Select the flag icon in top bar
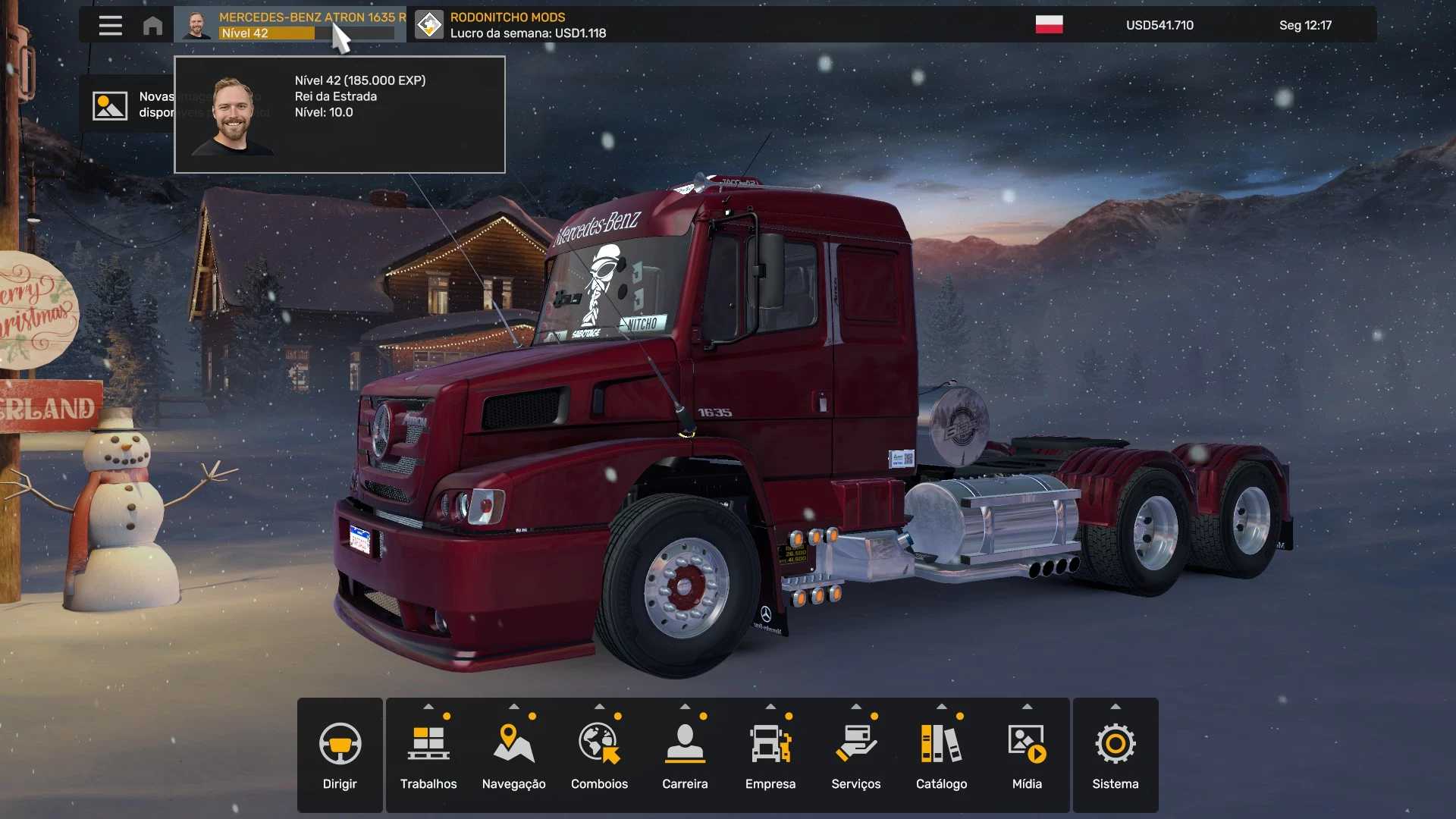 (1049, 25)
